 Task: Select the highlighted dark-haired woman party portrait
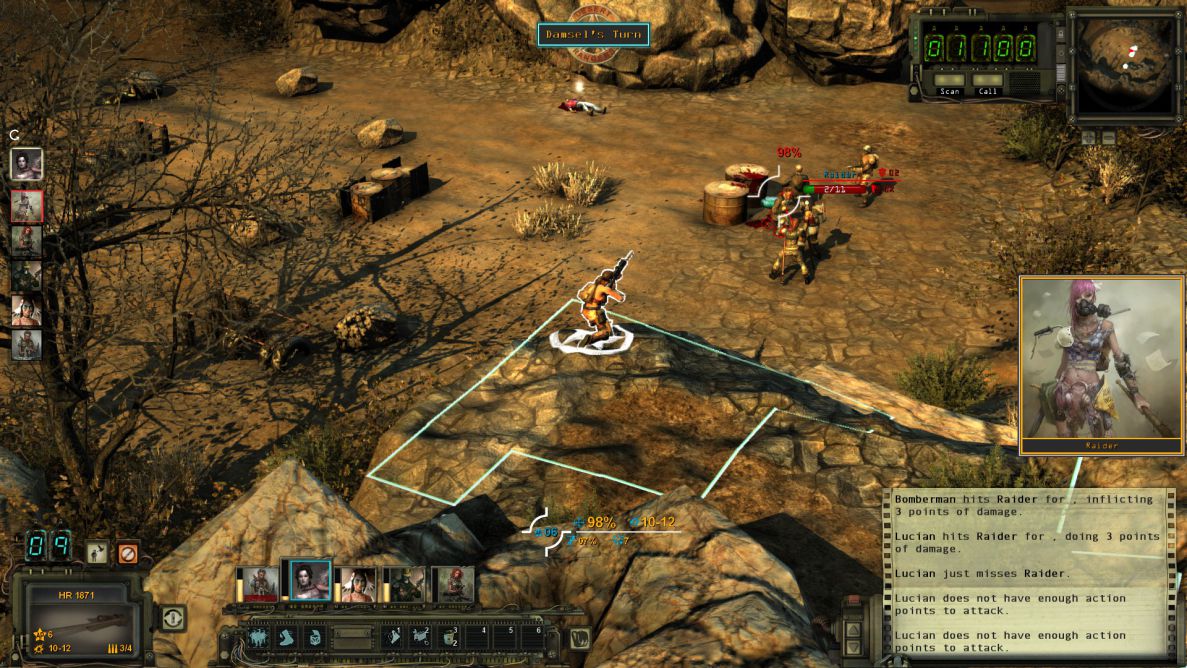(x=310, y=580)
